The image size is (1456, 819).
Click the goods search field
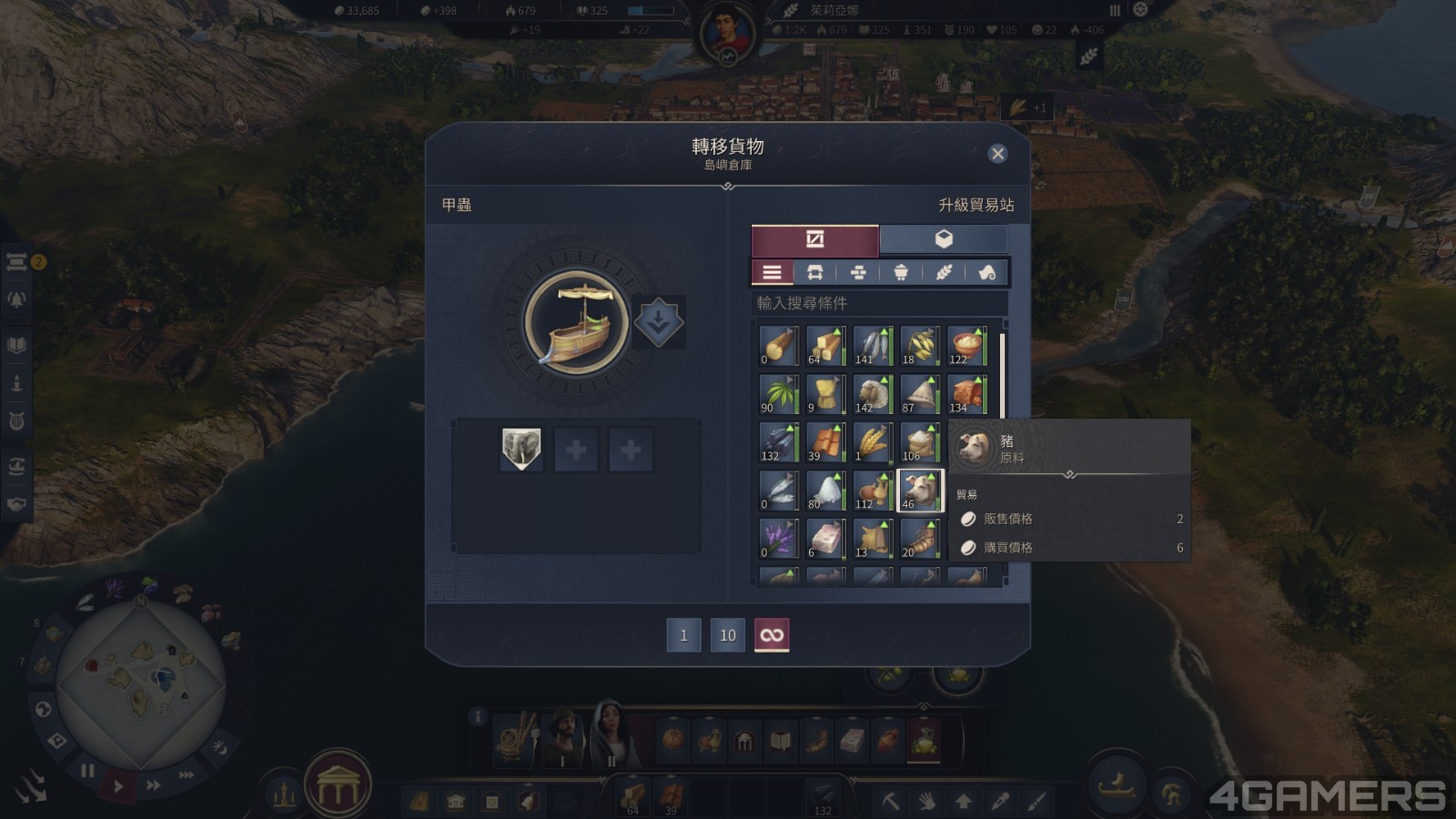point(878,303)
